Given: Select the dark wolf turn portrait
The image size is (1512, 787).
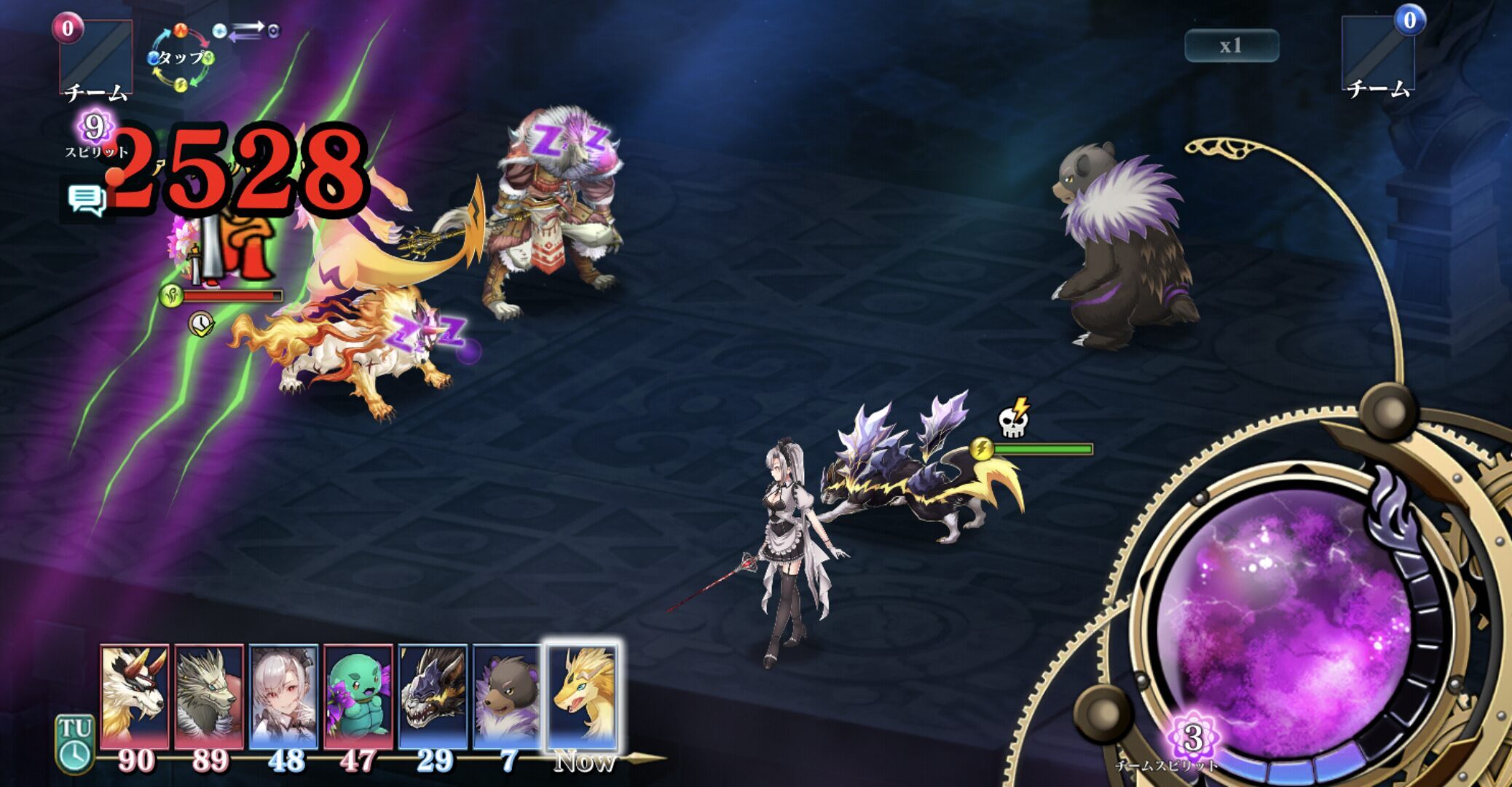Looking at the screenshot, I should (433, 696).
